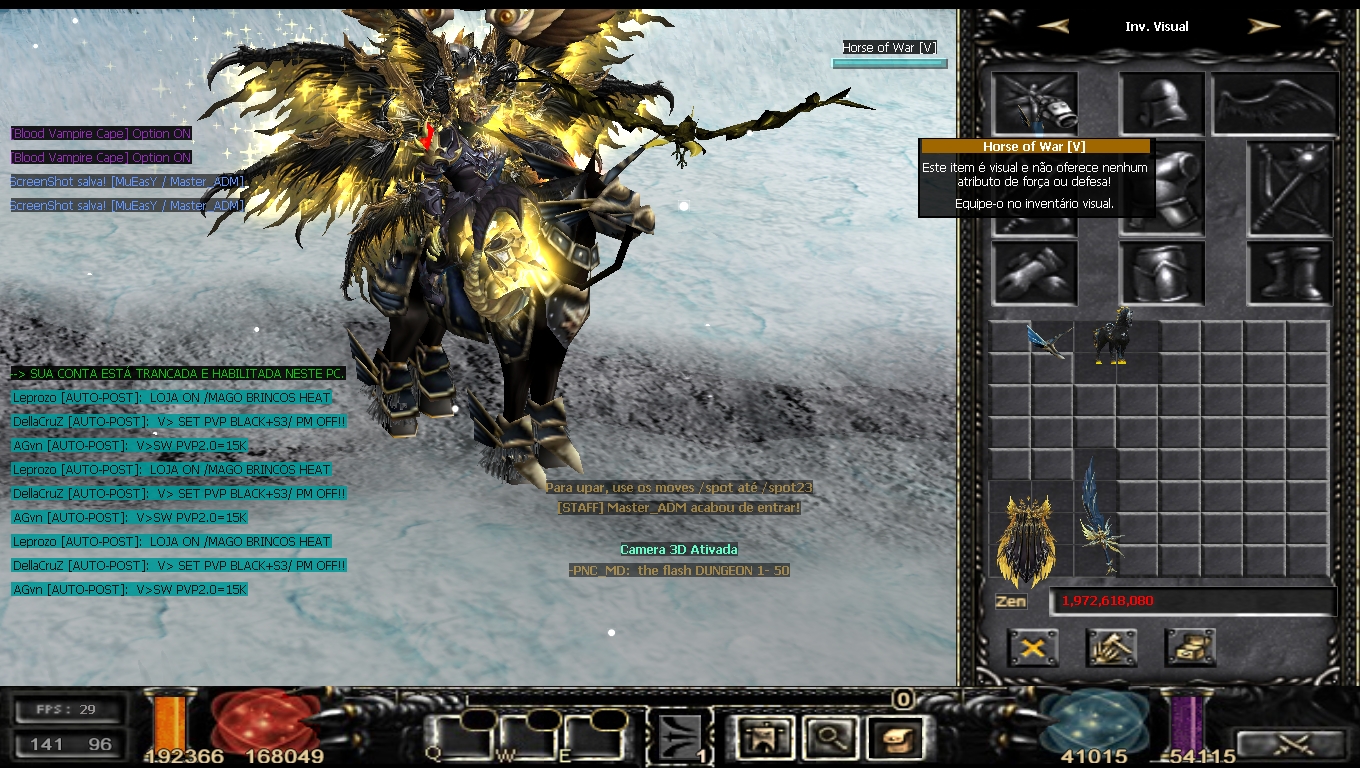Screen dimensions: 1360x768
Task: Select the small blue bow in inventory
Action: pyautogui.click(x=1048, y=338)
